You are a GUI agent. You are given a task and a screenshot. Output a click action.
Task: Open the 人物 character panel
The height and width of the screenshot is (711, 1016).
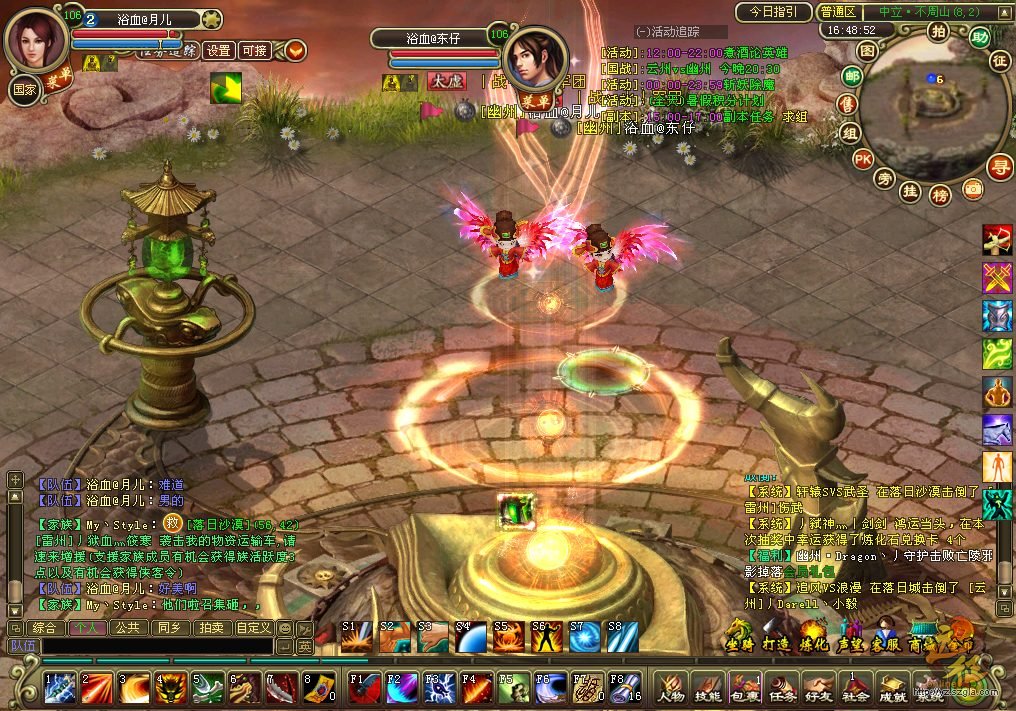[671, 687]
